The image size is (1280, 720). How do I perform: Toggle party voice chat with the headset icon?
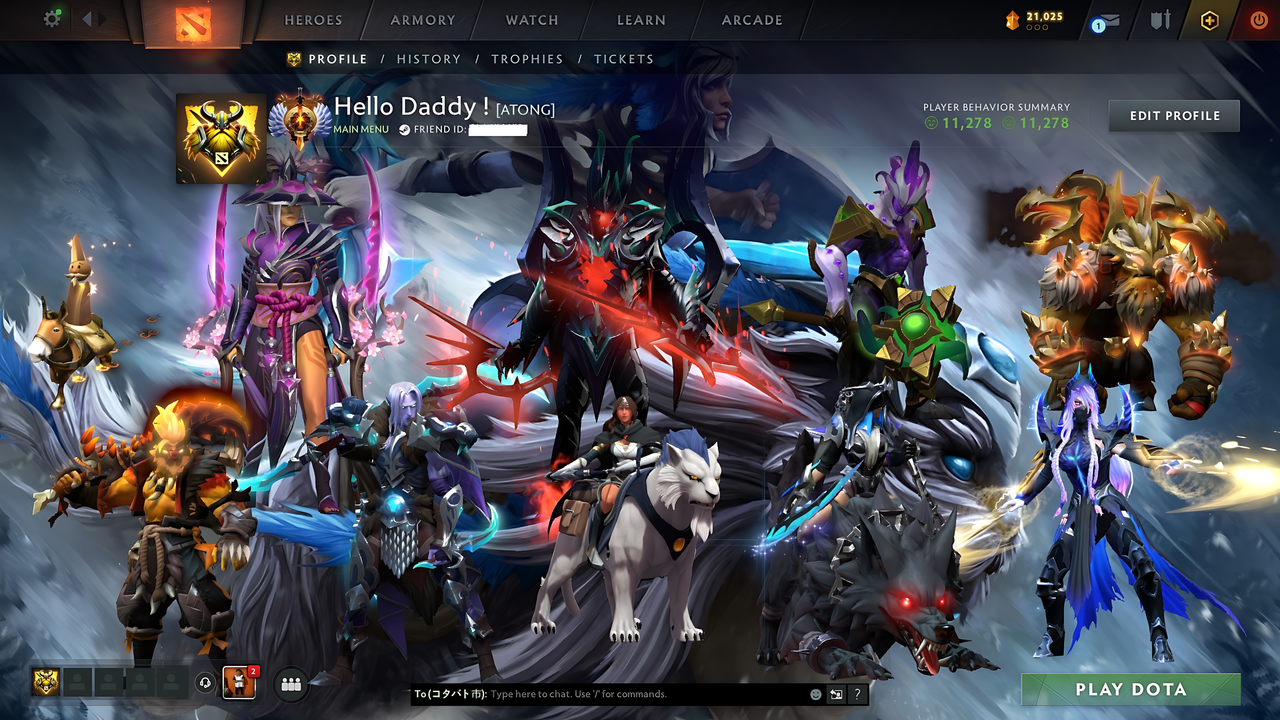pyautogui.click(x=205, y=682)
